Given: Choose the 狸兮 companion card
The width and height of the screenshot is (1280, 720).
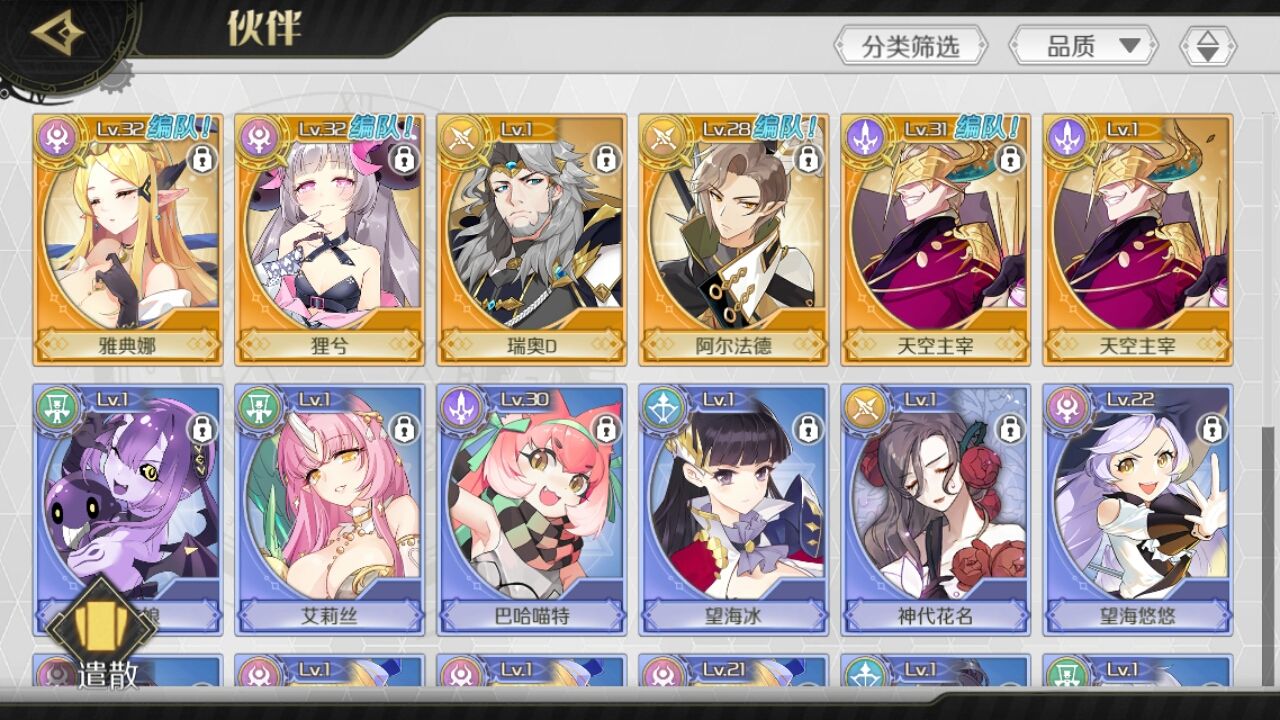Looking at the screenshot, I should [330, 240].
